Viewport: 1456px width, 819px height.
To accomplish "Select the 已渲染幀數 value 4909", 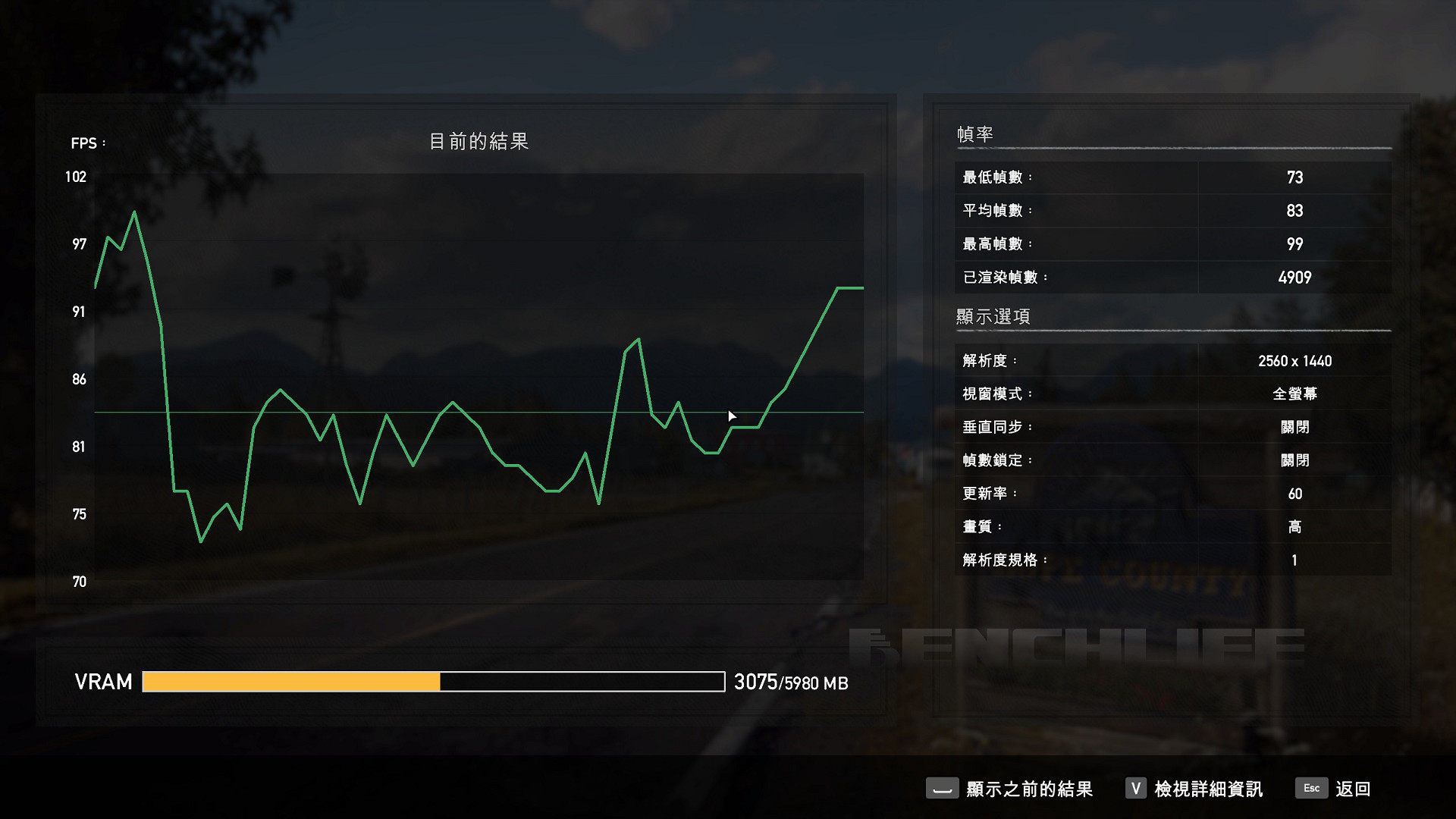I will pos(1294,277).
